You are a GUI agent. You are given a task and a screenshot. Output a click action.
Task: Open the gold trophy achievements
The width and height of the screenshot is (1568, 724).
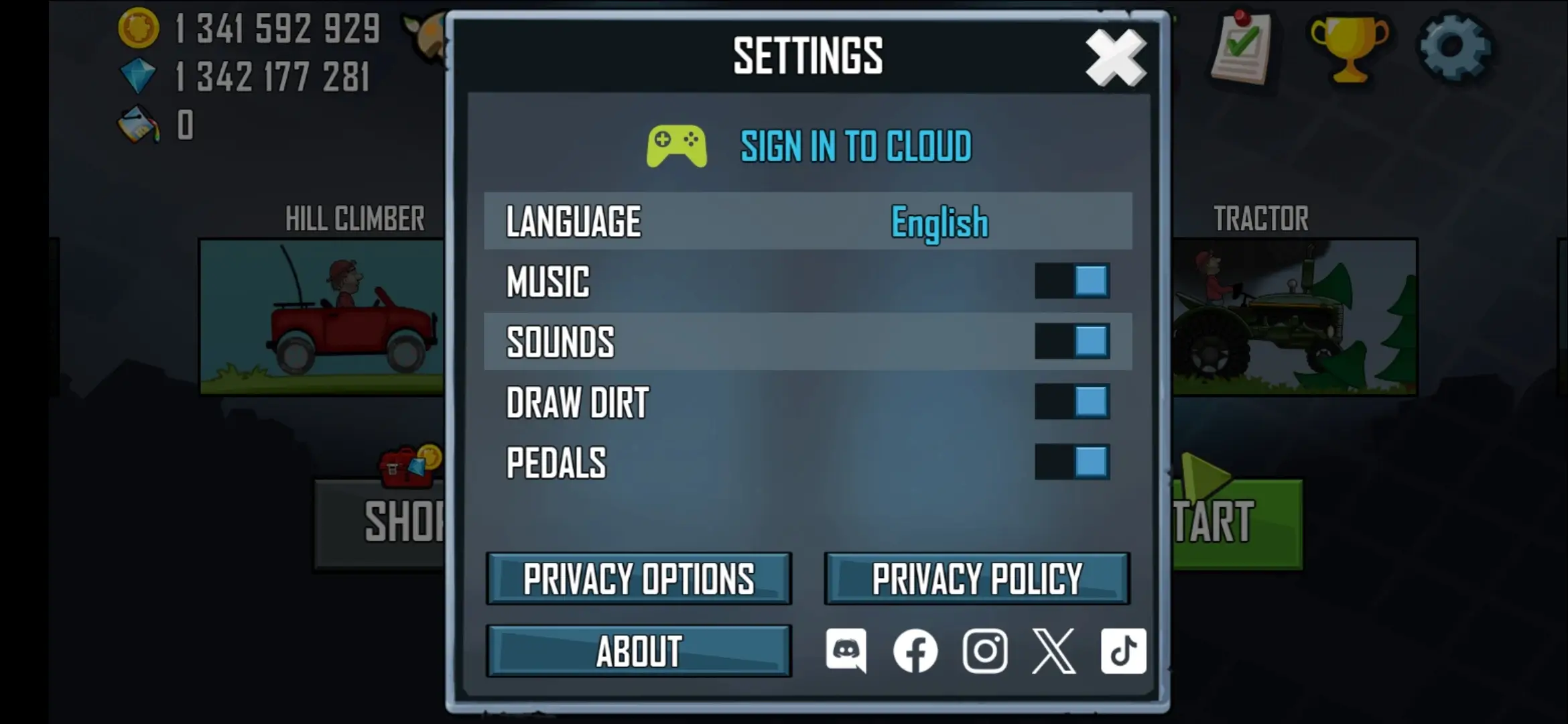point(1350,48)
